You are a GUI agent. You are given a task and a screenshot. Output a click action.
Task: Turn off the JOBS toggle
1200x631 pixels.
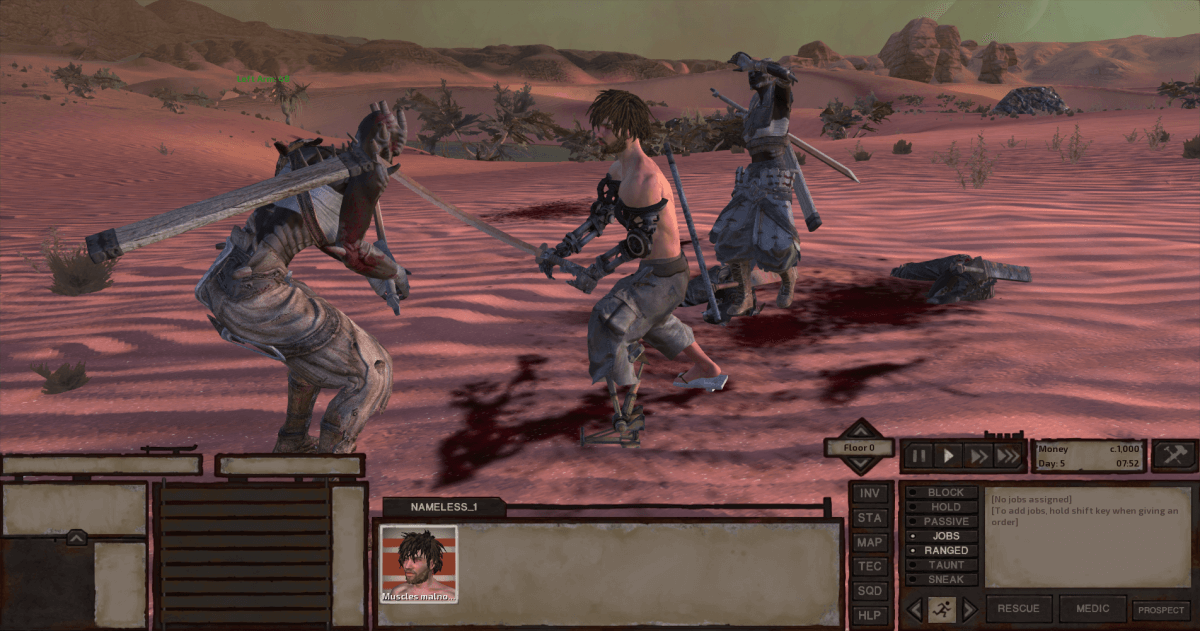[x=940, y=536]
